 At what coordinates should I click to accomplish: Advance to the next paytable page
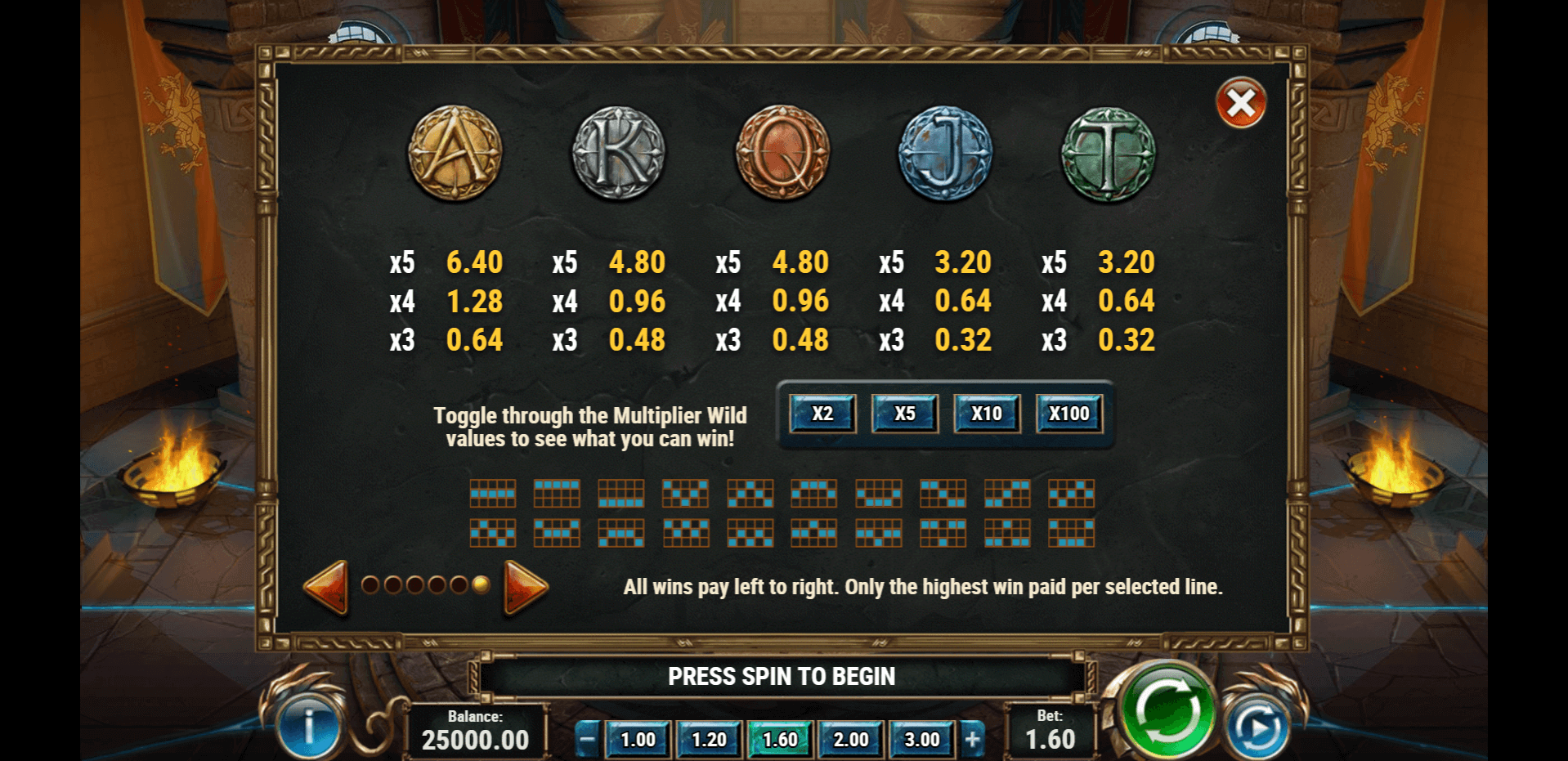526,586
